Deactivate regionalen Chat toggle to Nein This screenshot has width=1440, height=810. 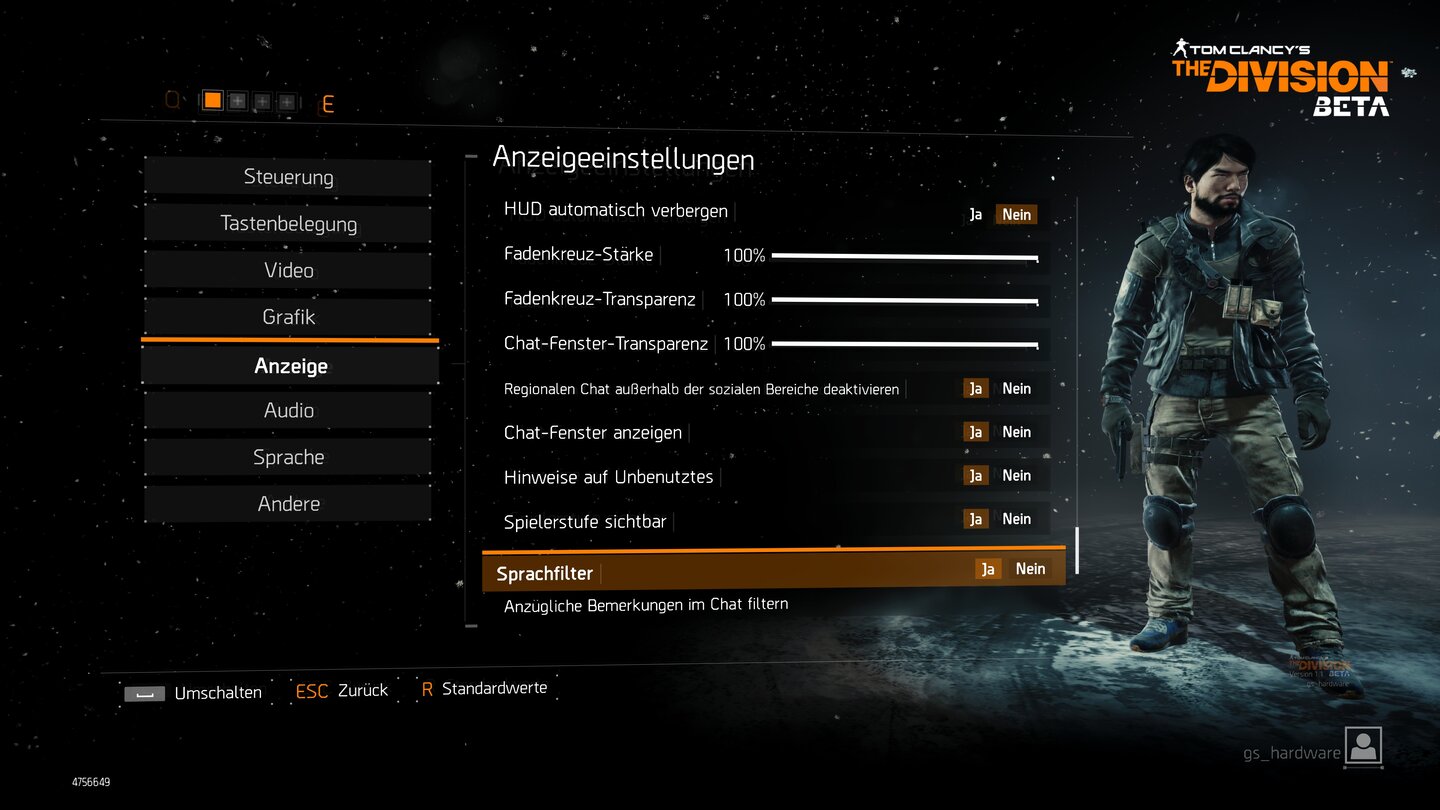point(1017,388)
